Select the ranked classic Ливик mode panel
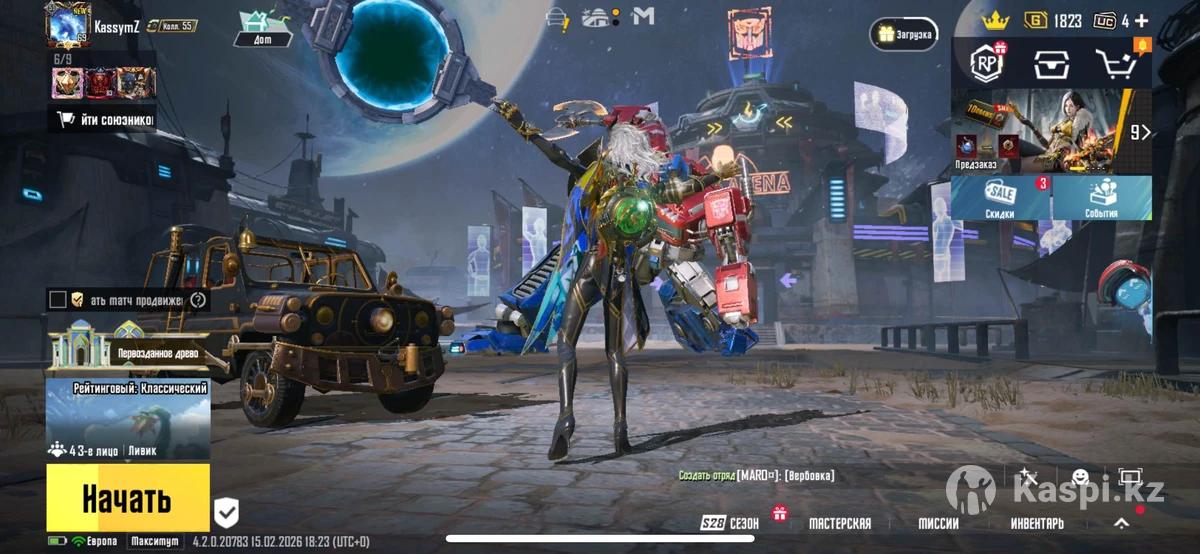1200x554 pixels. [x=128, y=420]
